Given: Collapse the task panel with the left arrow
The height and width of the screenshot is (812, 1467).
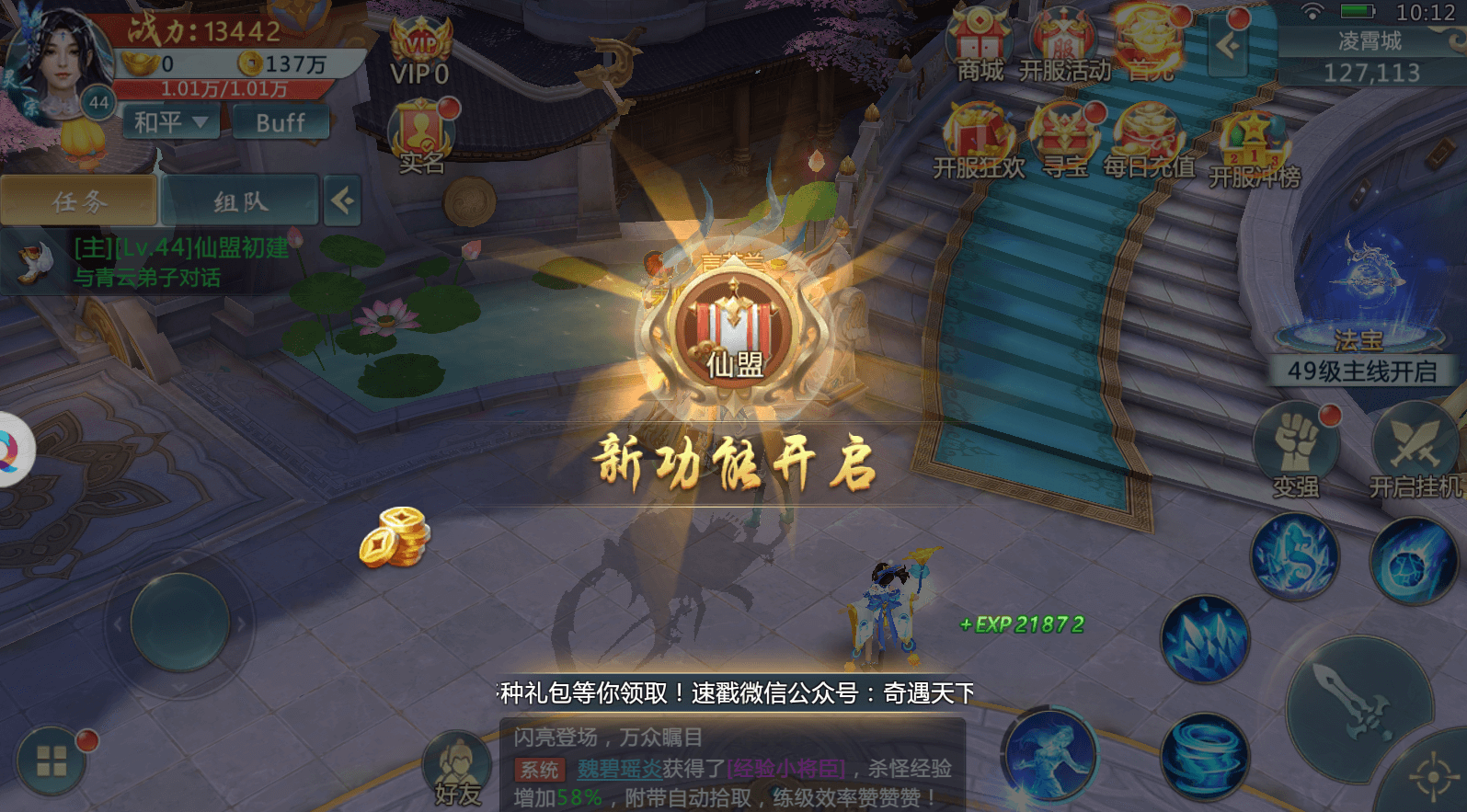Looking at the screenshot, I should (x=342, y=199).
